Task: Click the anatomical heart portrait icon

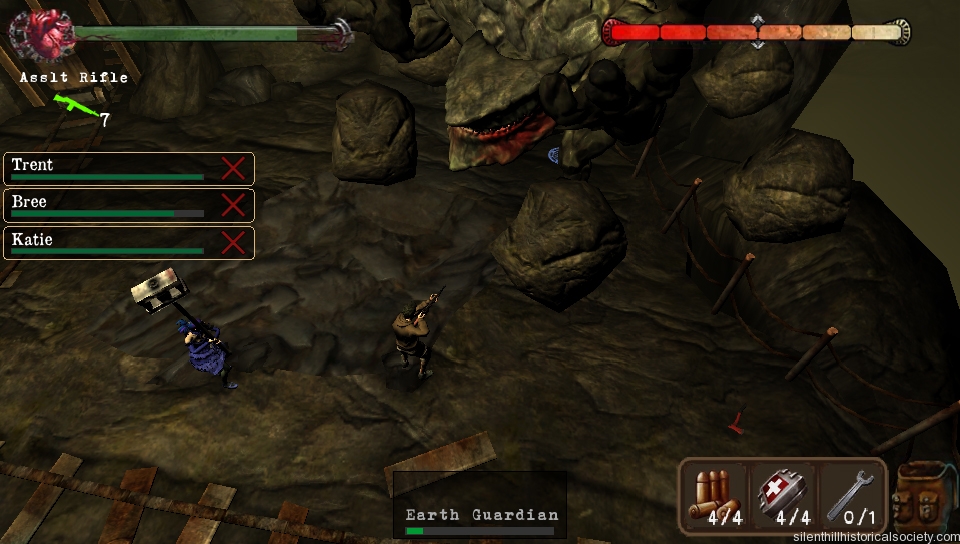Action: (42, 36)
